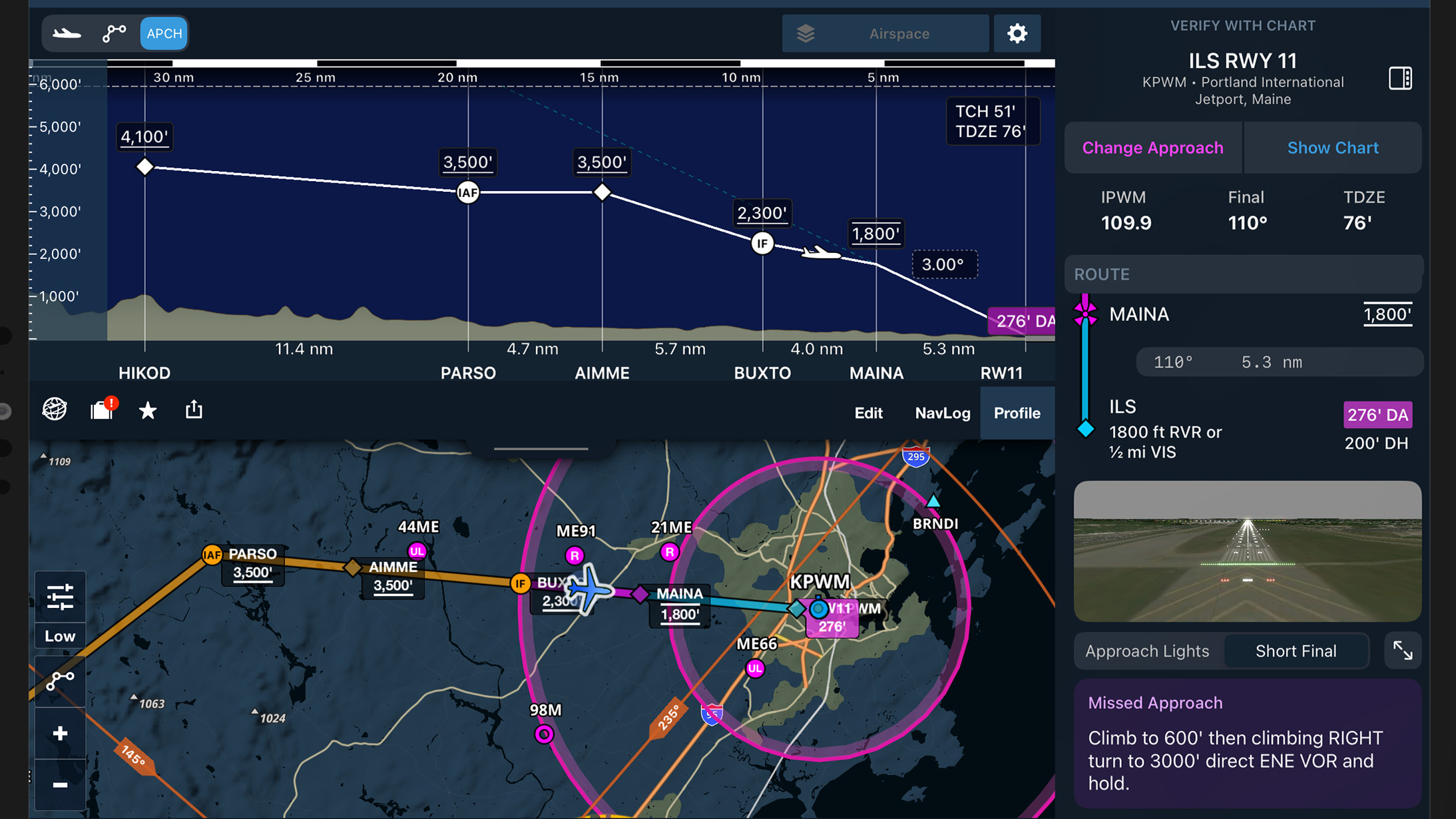Screen dimensions: 1456x819
Task: Toggle the APCH segment control
Action: [x=163, y=33]
